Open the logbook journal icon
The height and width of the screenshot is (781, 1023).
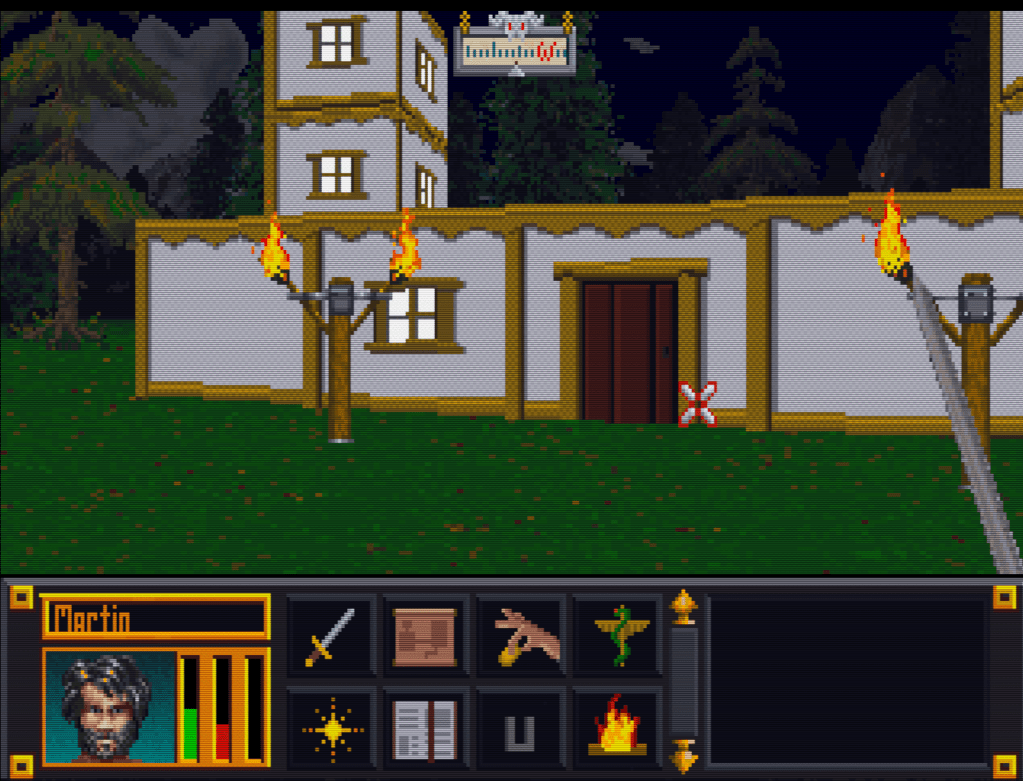point(425,728)
